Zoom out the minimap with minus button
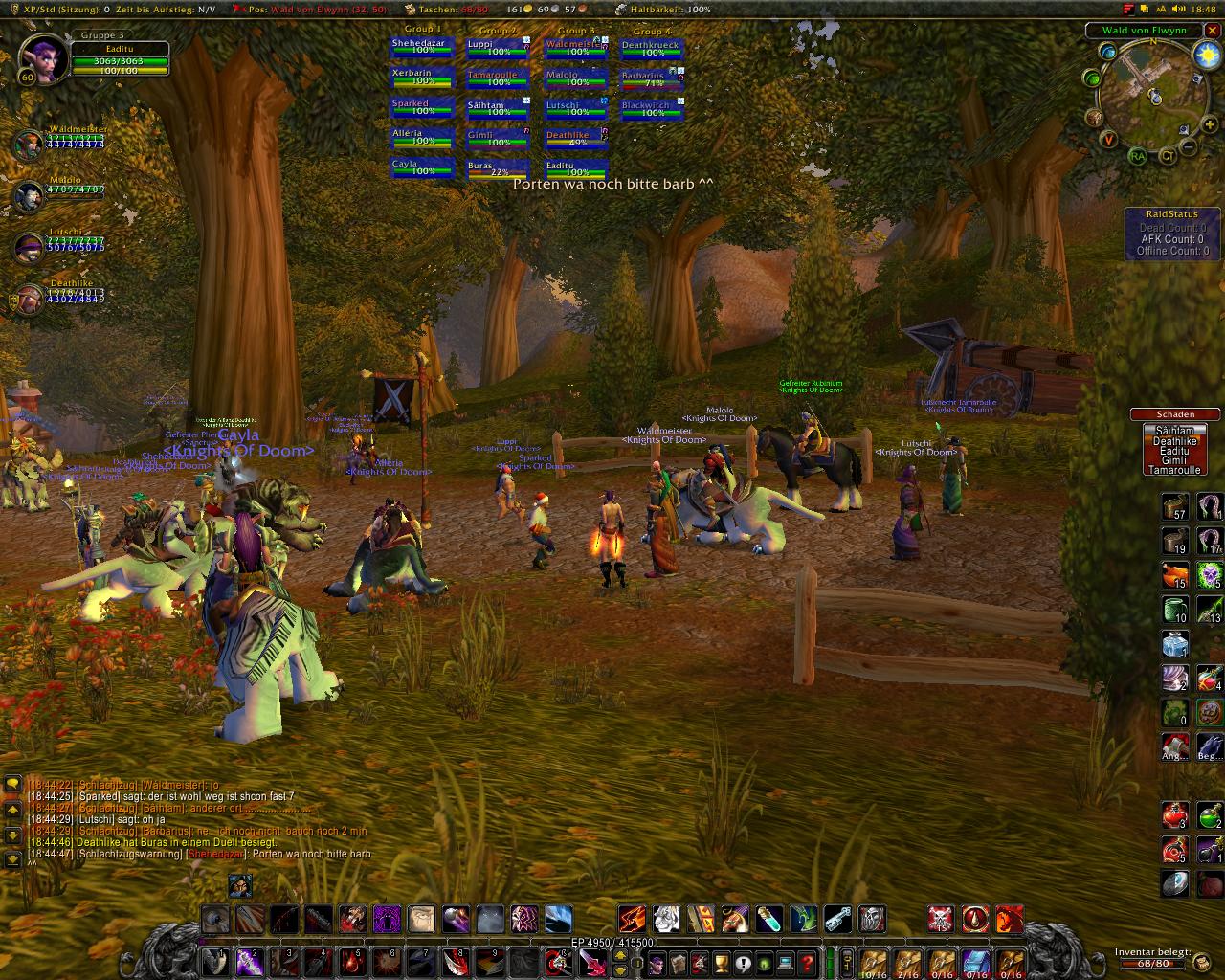This screenshot has height=980, width=1225. pyautogui.click(x=1188, y=147)
